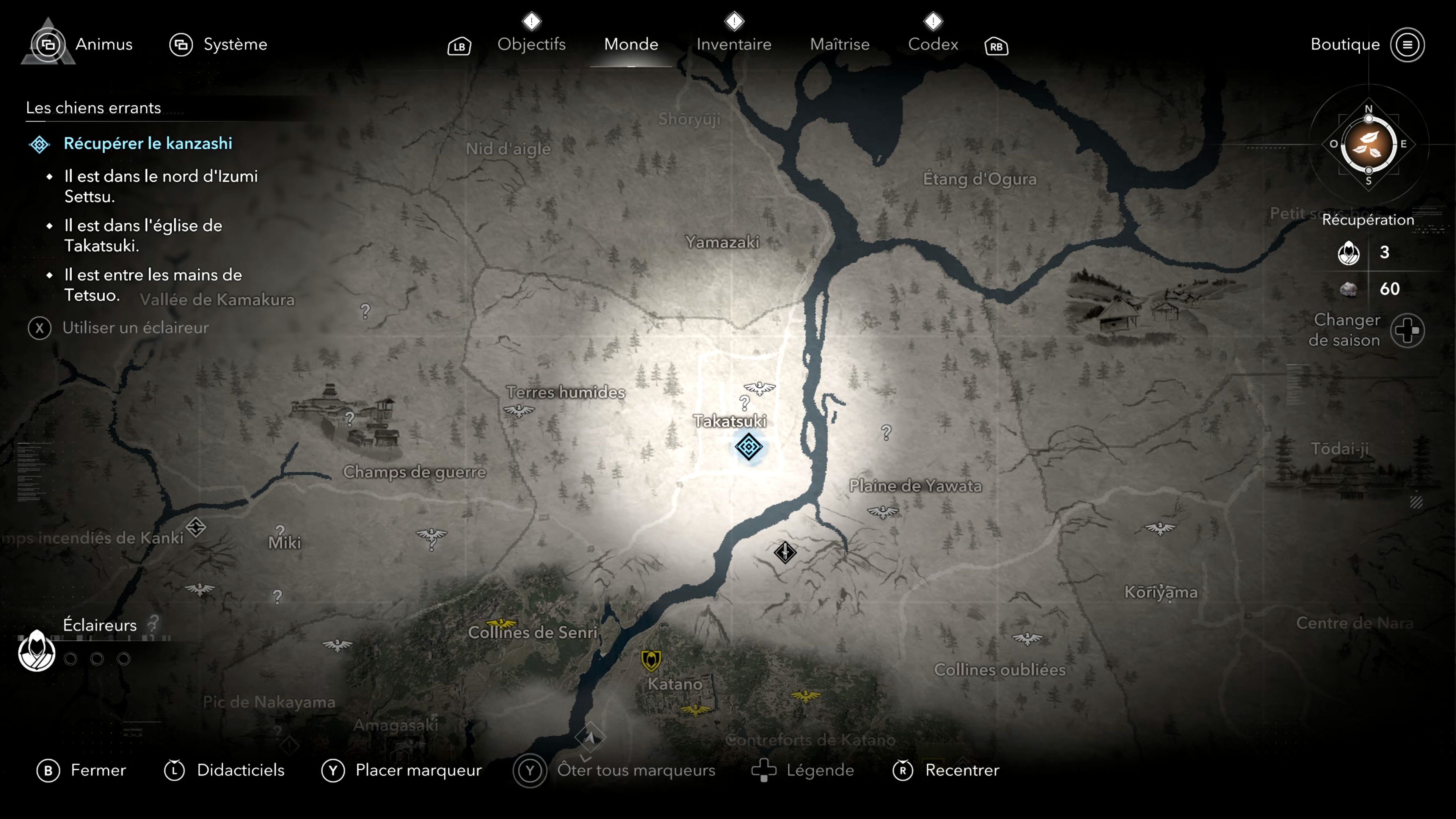Click the quest objective marker at Takatsuki
Screen dimensions: 1456x819
click(748, 447)
